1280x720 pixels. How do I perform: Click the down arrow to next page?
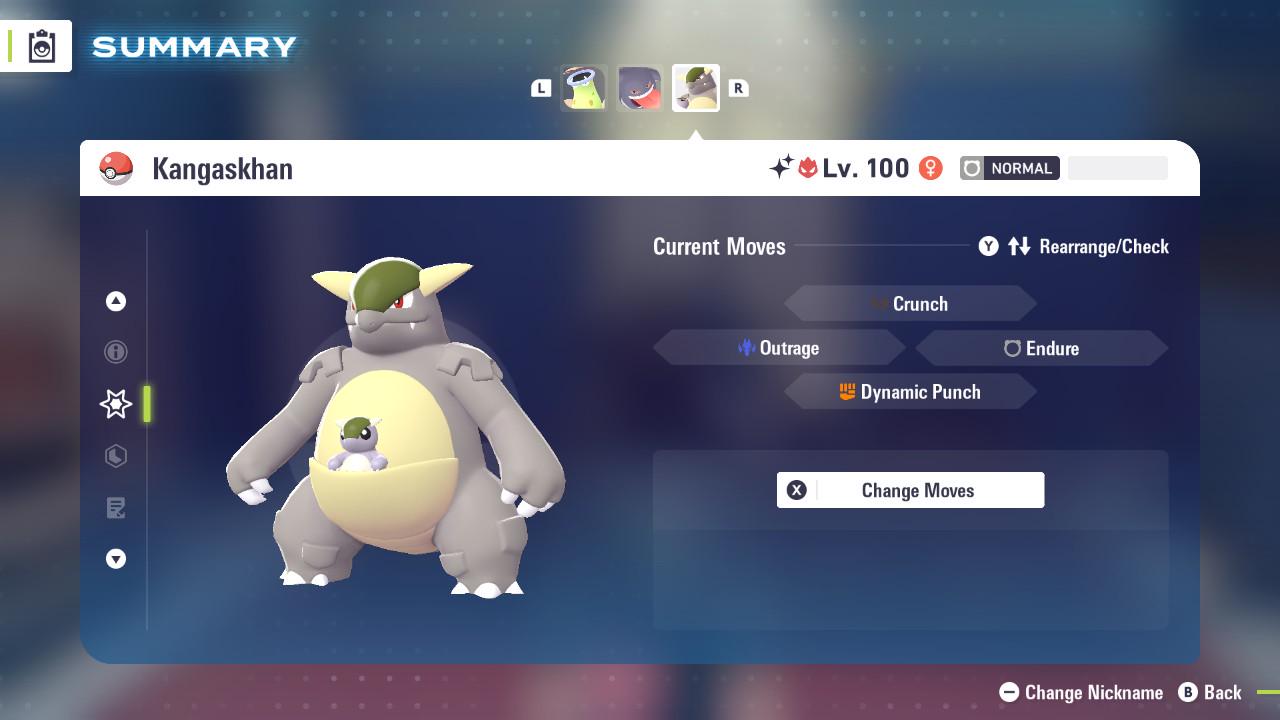(116, 559)
